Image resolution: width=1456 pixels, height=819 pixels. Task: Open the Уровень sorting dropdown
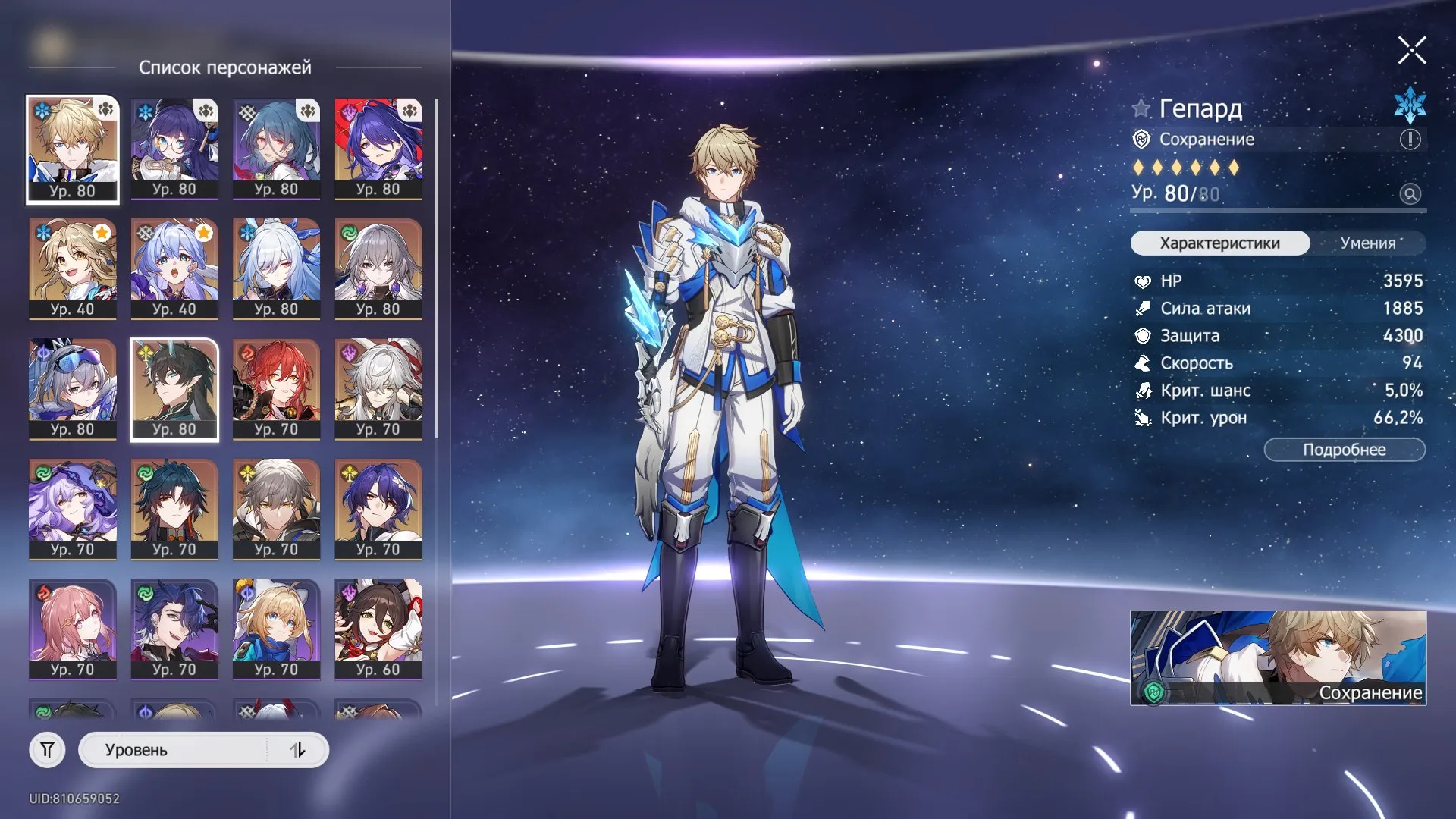[x=182, y=749]
